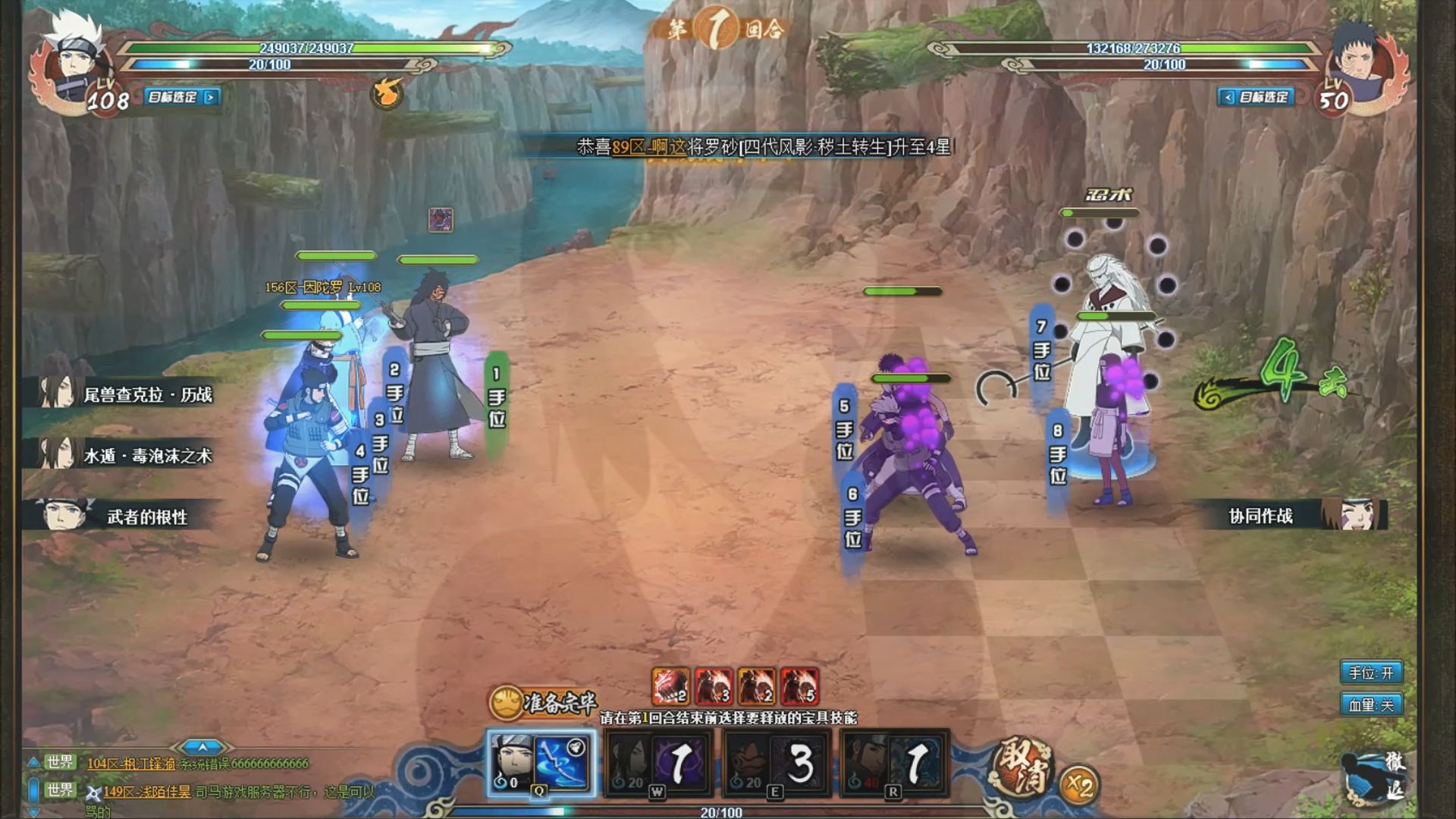Click the 准备完毕 ready indicator

click(542, 703)
